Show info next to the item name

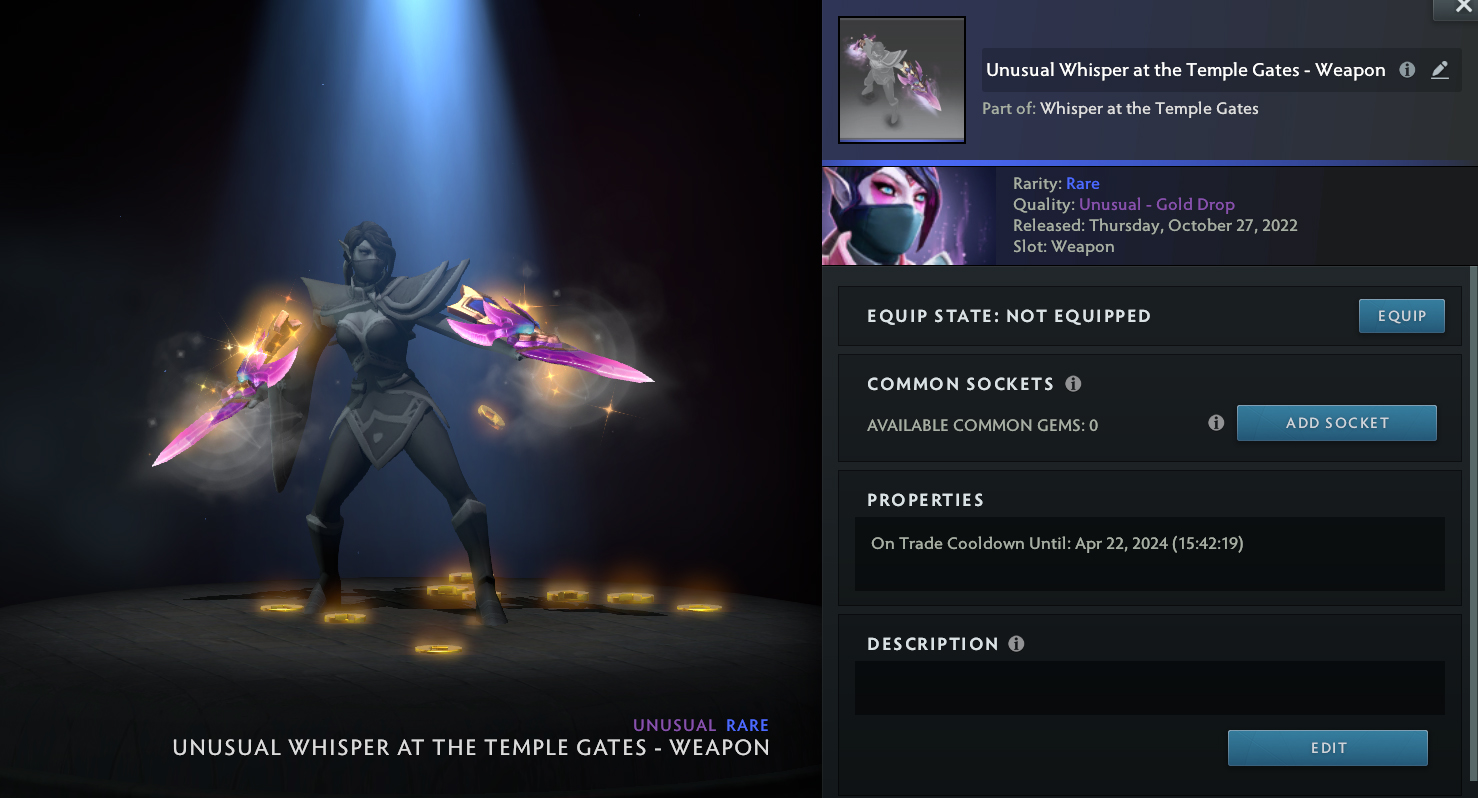pyautogui.click(x=1407, y=70)
